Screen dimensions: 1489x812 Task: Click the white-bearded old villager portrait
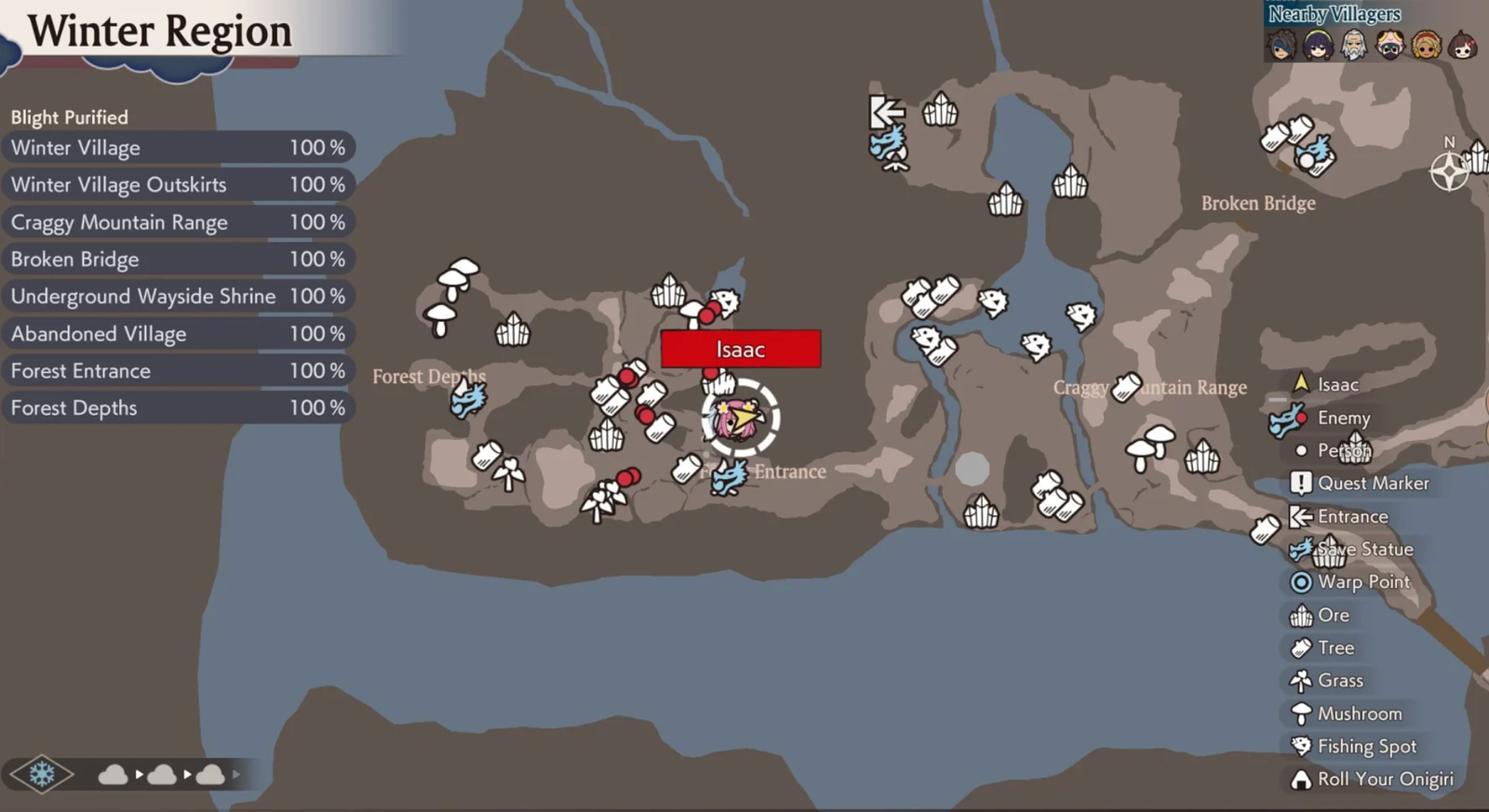[x=1354, y=45]
